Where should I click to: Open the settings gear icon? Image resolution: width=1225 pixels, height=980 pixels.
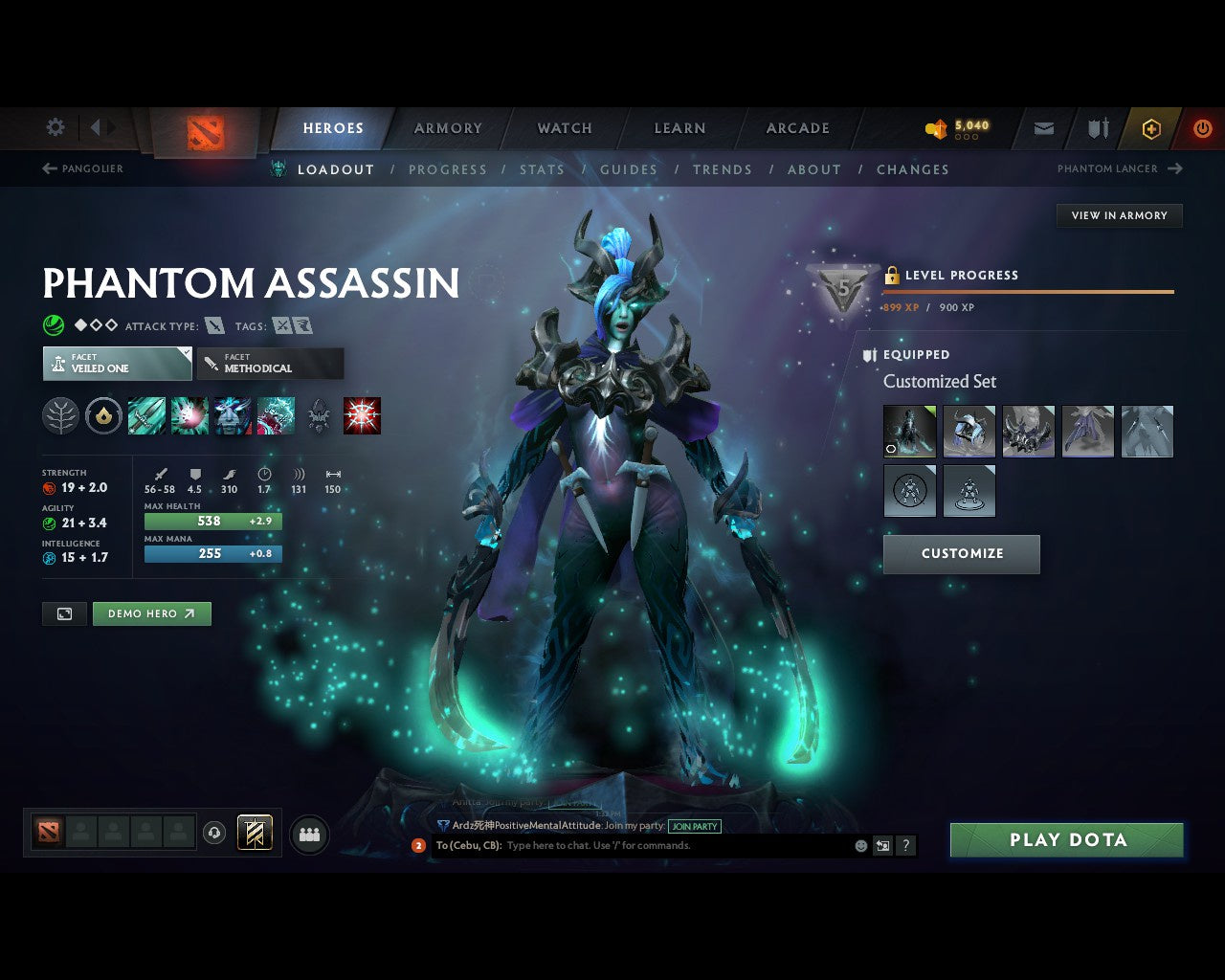tap(55, 127)
